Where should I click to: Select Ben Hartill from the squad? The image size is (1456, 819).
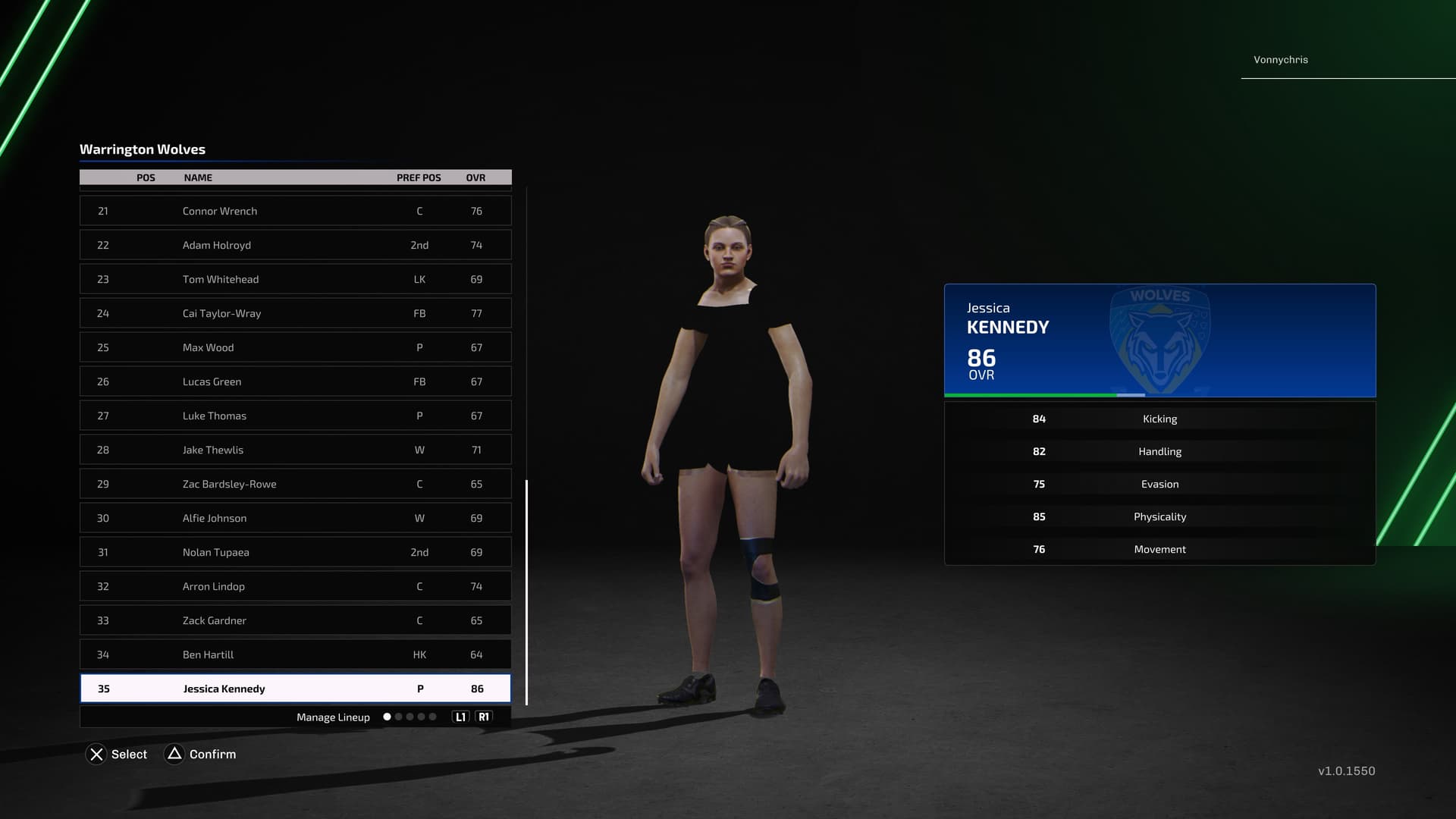[x=295, y=654]
